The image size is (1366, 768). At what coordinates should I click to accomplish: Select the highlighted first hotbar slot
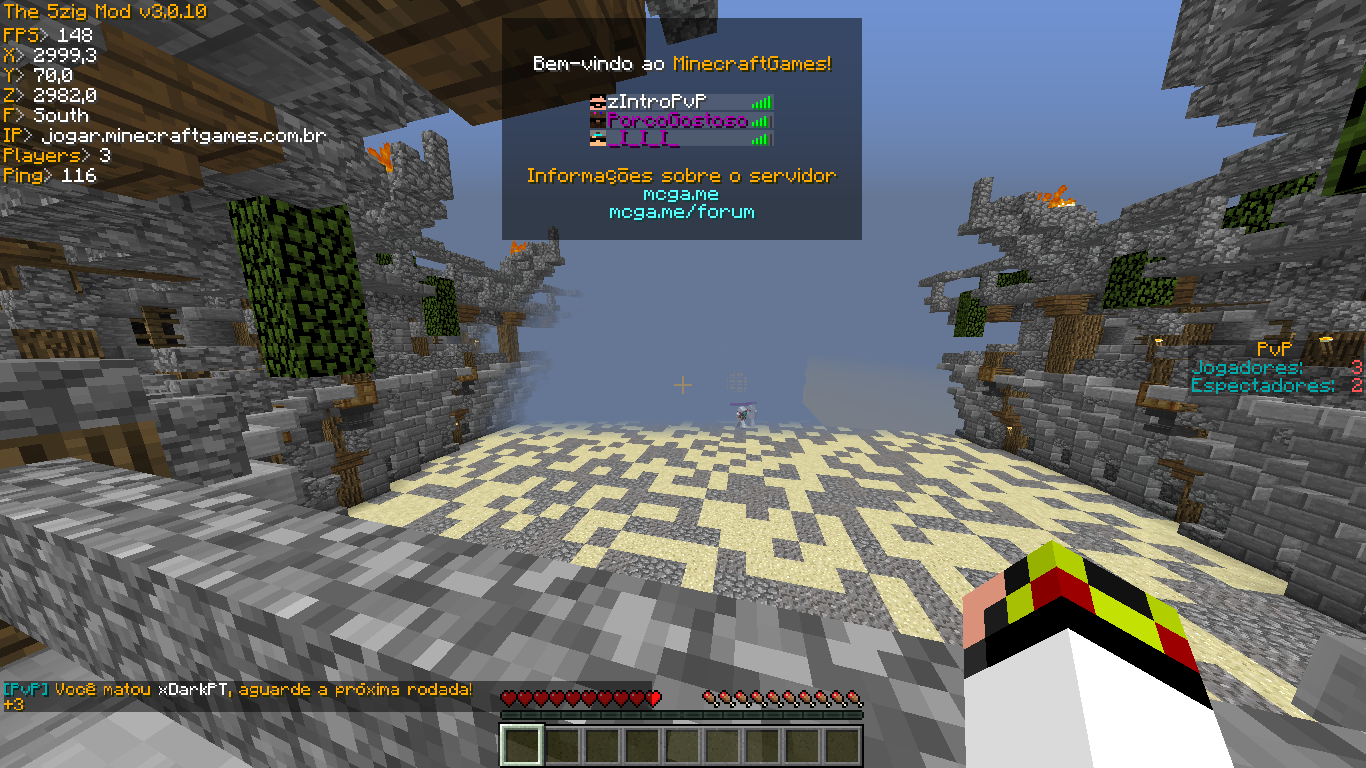[x=522, y=746]
